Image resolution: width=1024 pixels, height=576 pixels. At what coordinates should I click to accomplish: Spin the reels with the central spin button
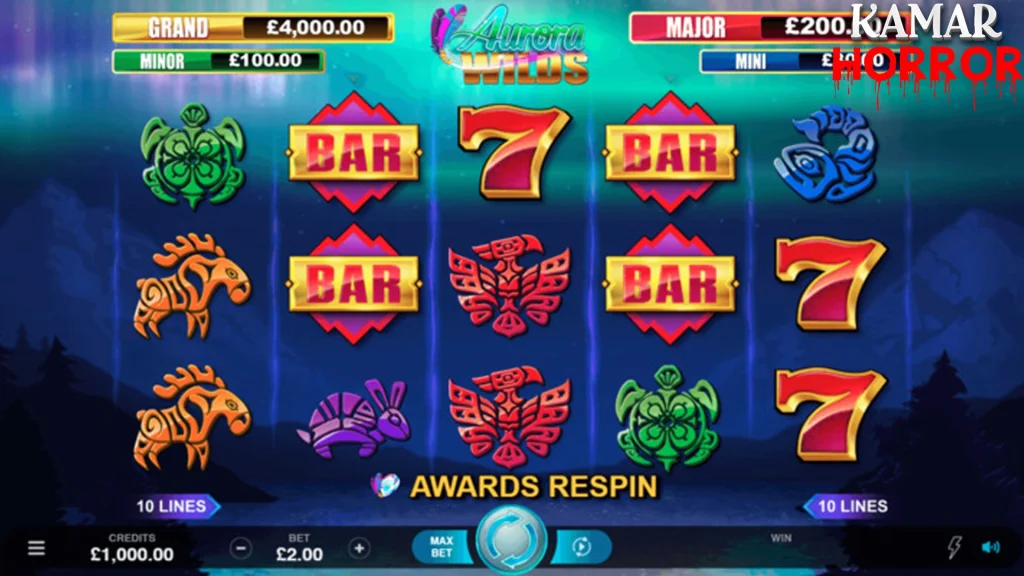(x=510, y=543)
